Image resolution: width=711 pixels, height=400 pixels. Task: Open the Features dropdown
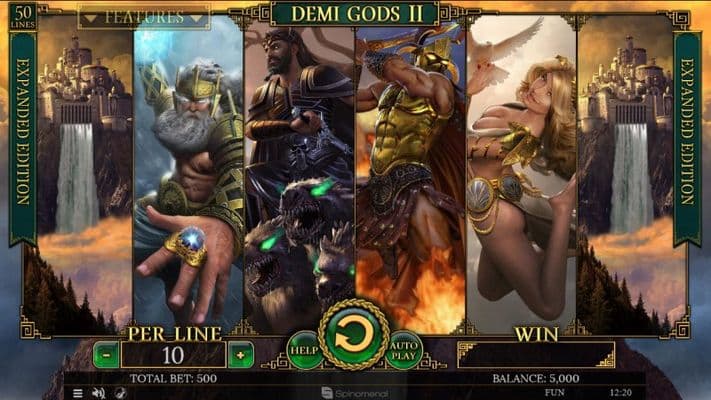[143, 17]
